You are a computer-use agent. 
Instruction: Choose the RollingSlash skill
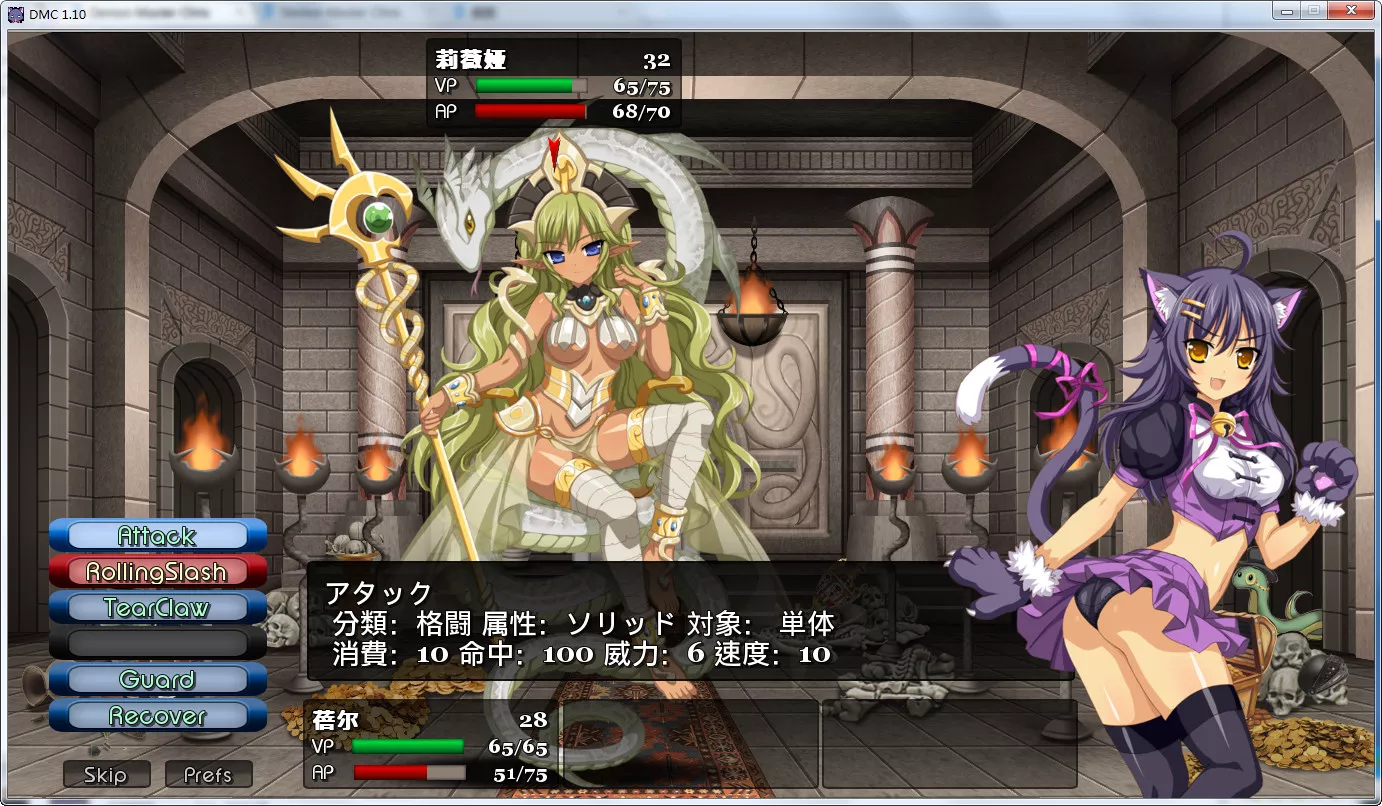pyautogui.click(x=156, y=572)
